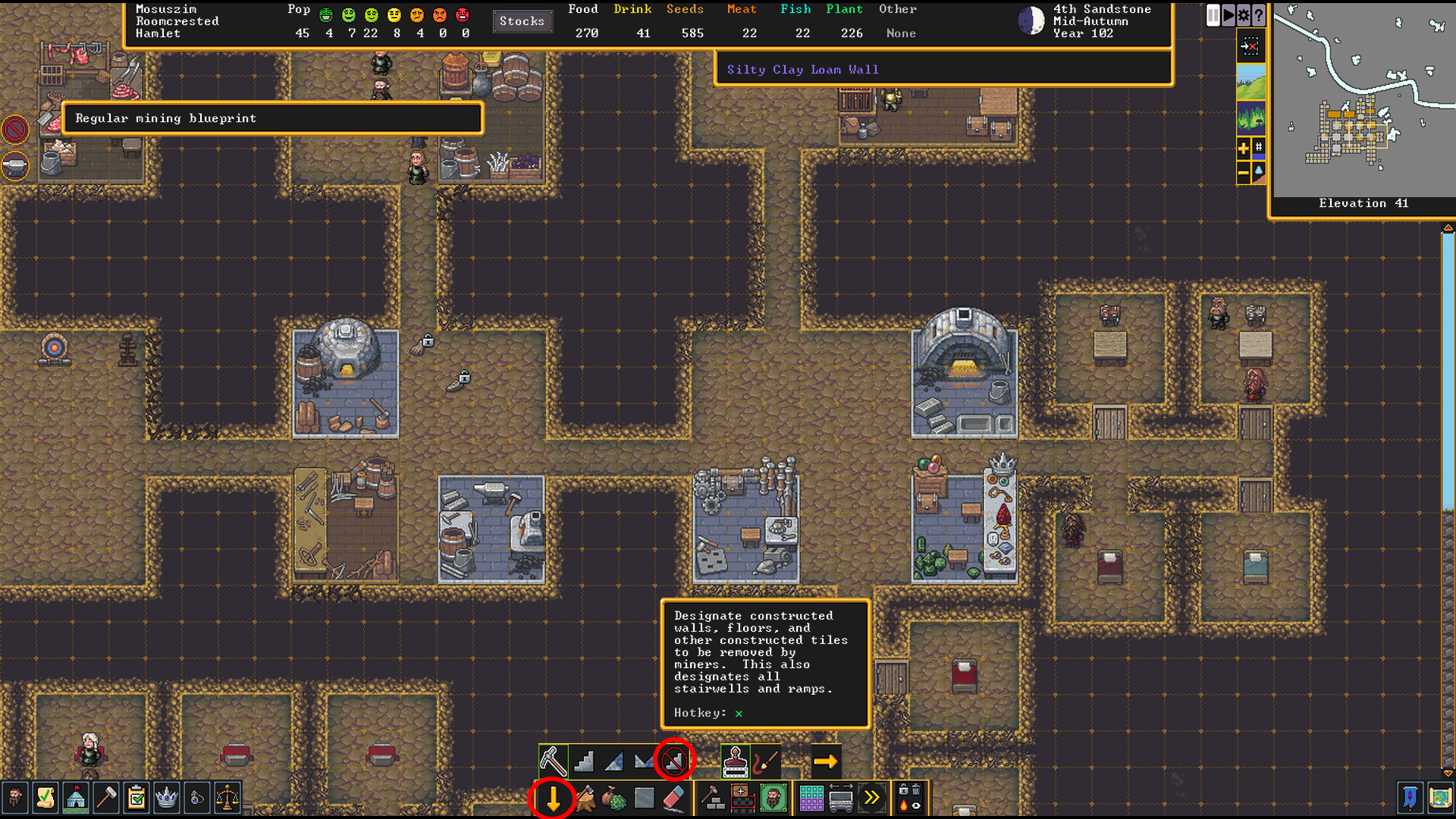Select the gather plants tool

point(616,798)
